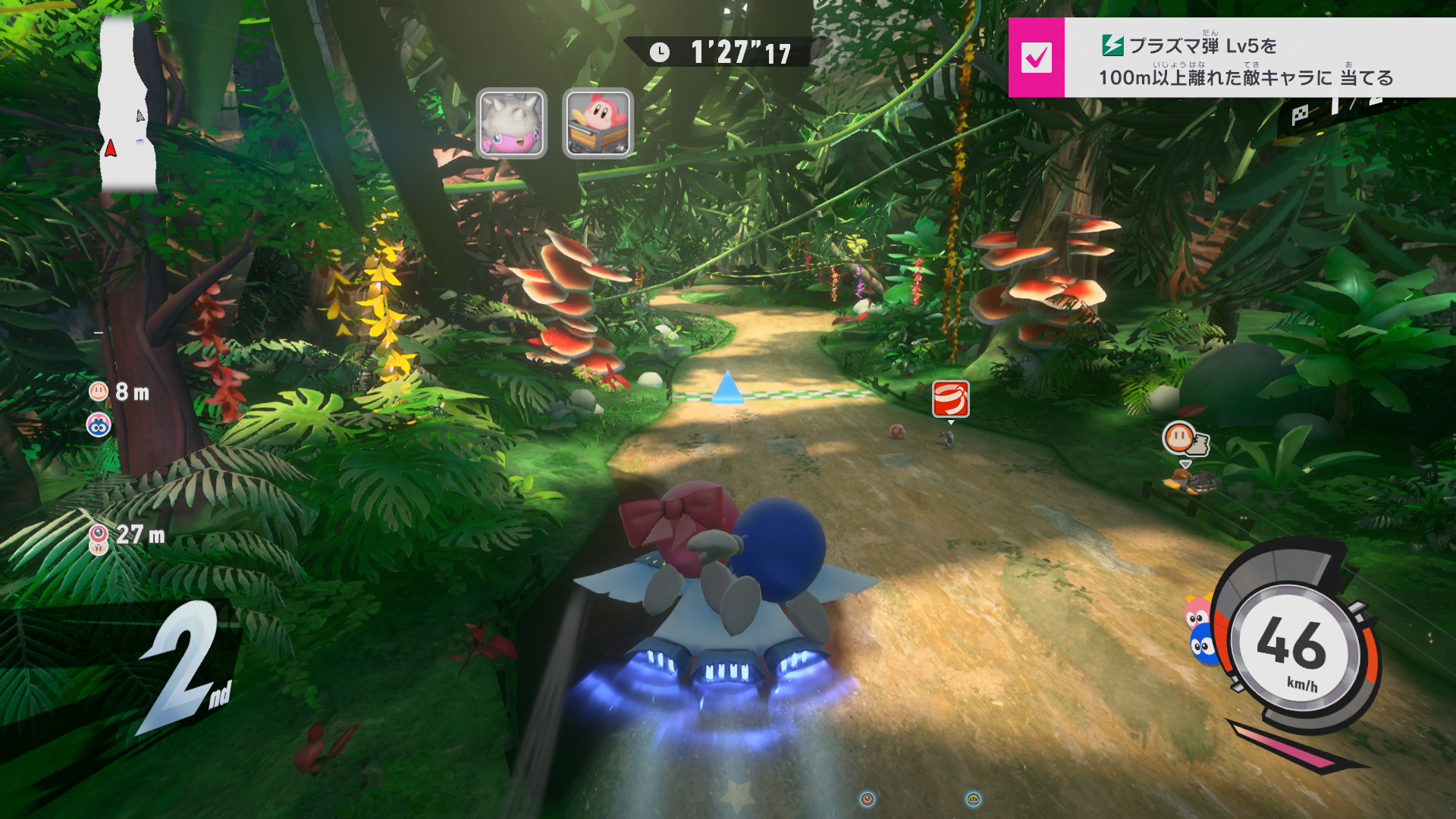The image size is (1456, 819).
Task: Open the course minimap
Action: 127,106
